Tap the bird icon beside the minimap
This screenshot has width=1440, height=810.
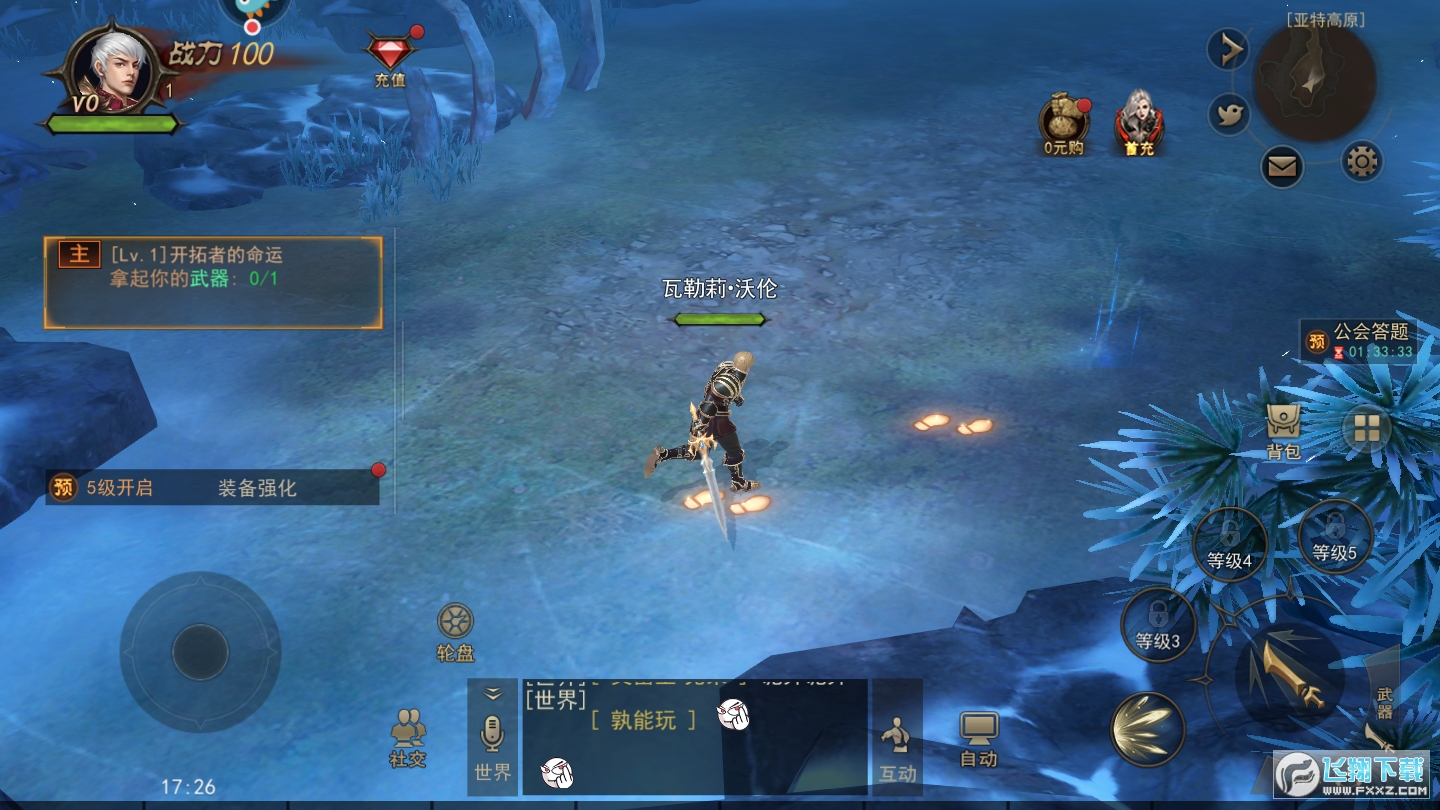tap(1229, 114)
